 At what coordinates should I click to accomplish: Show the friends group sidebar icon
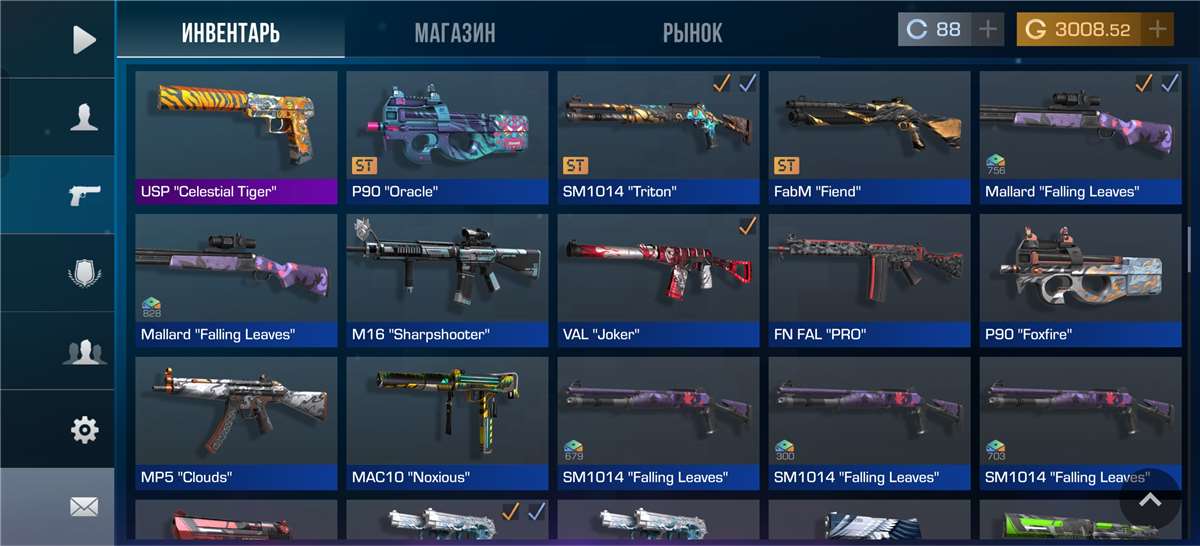click(x=84, y=351)
